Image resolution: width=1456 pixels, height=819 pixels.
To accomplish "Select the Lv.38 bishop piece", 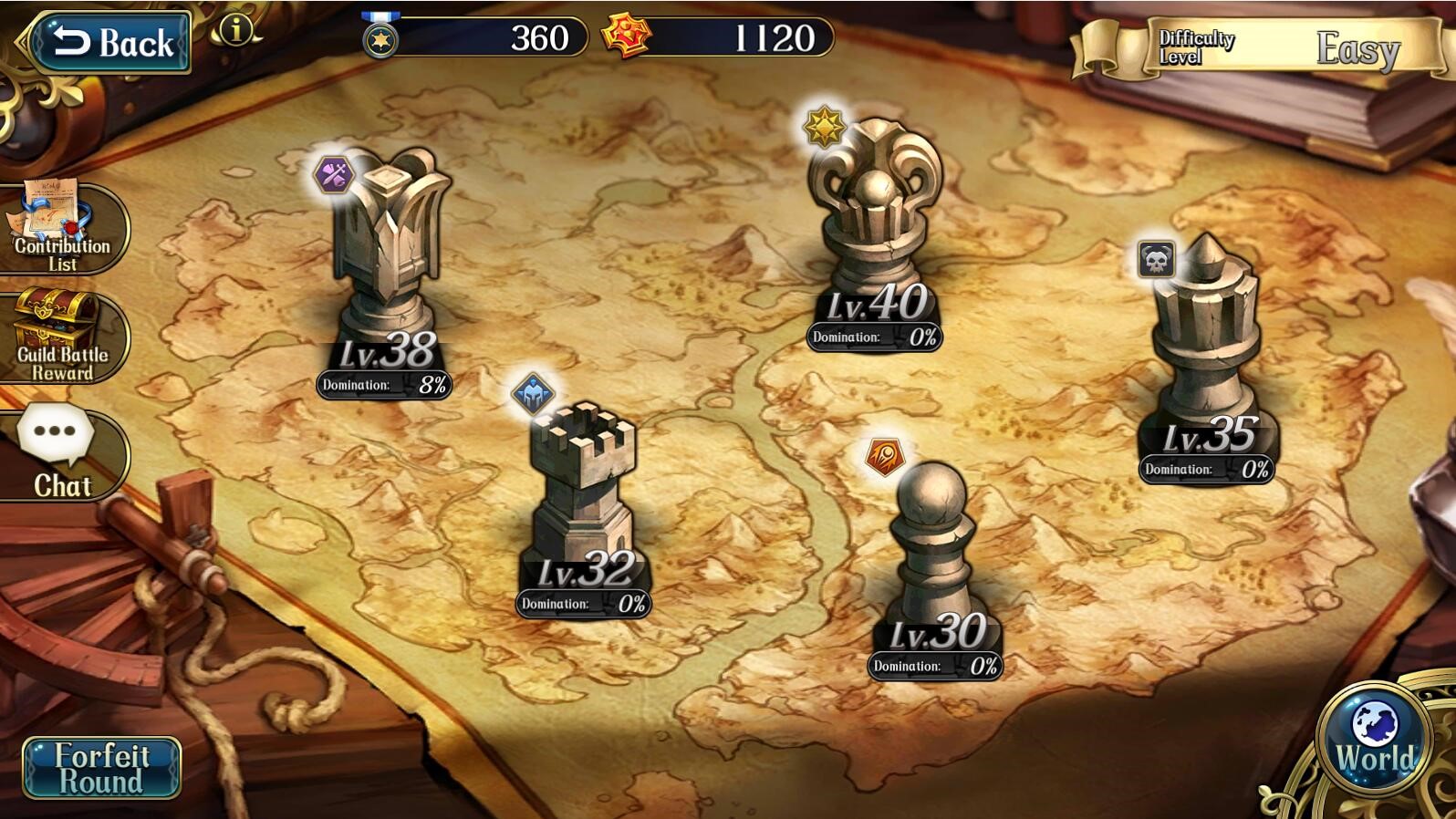I will tap(389, 255).
